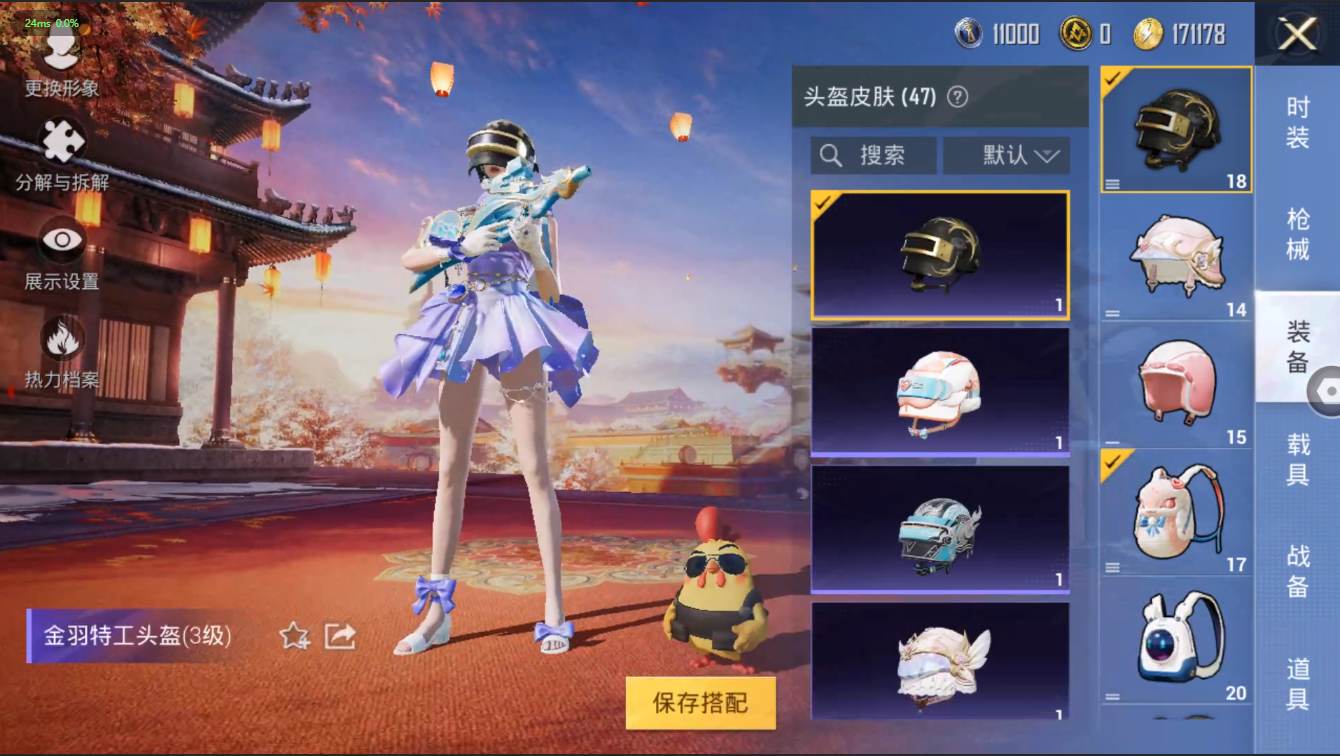Image resolution: width=1340 pixels, height=756 pixels.
Task: Switch to the 时装 outfit tab
Action: click(x=1297, y=123)
